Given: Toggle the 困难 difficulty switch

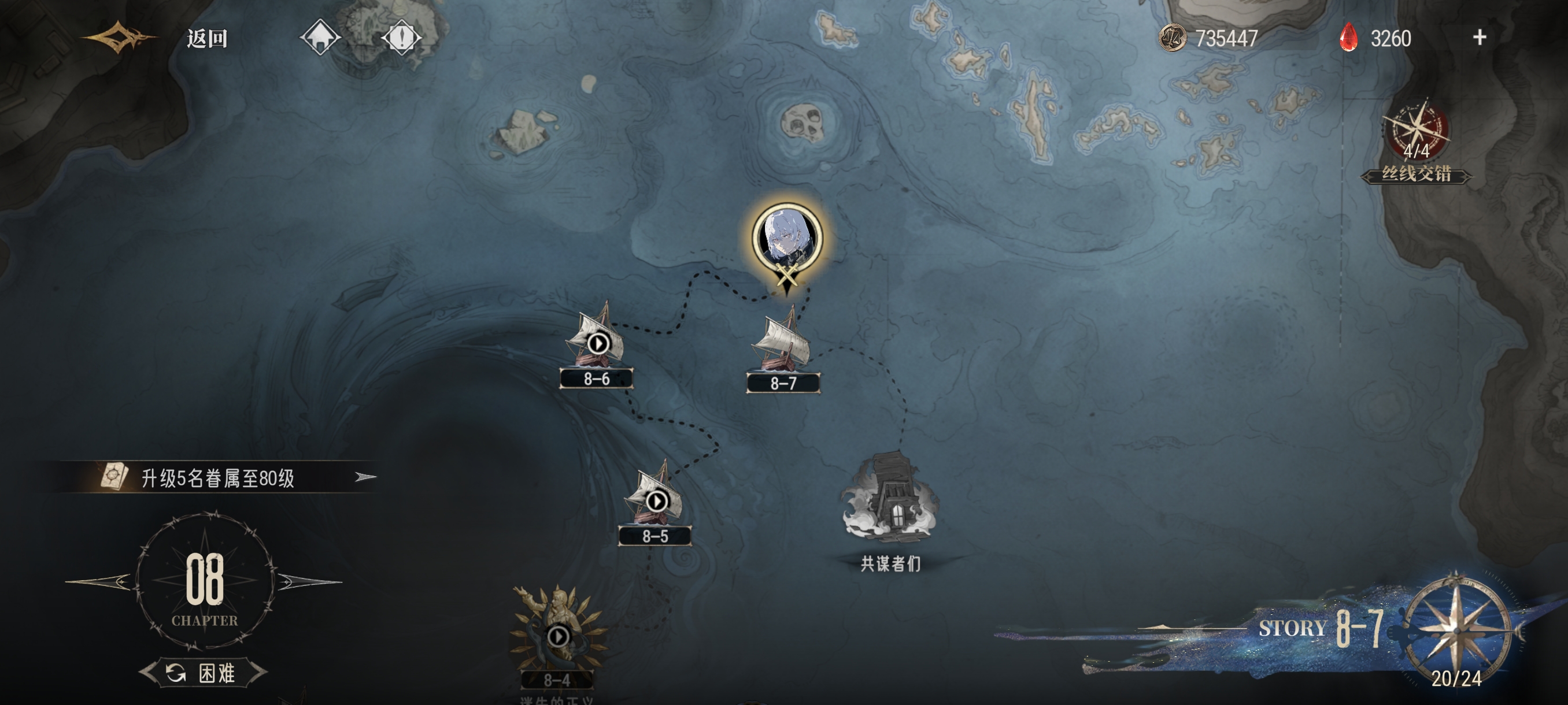Looking at the screenshot, I should point(204,673).
